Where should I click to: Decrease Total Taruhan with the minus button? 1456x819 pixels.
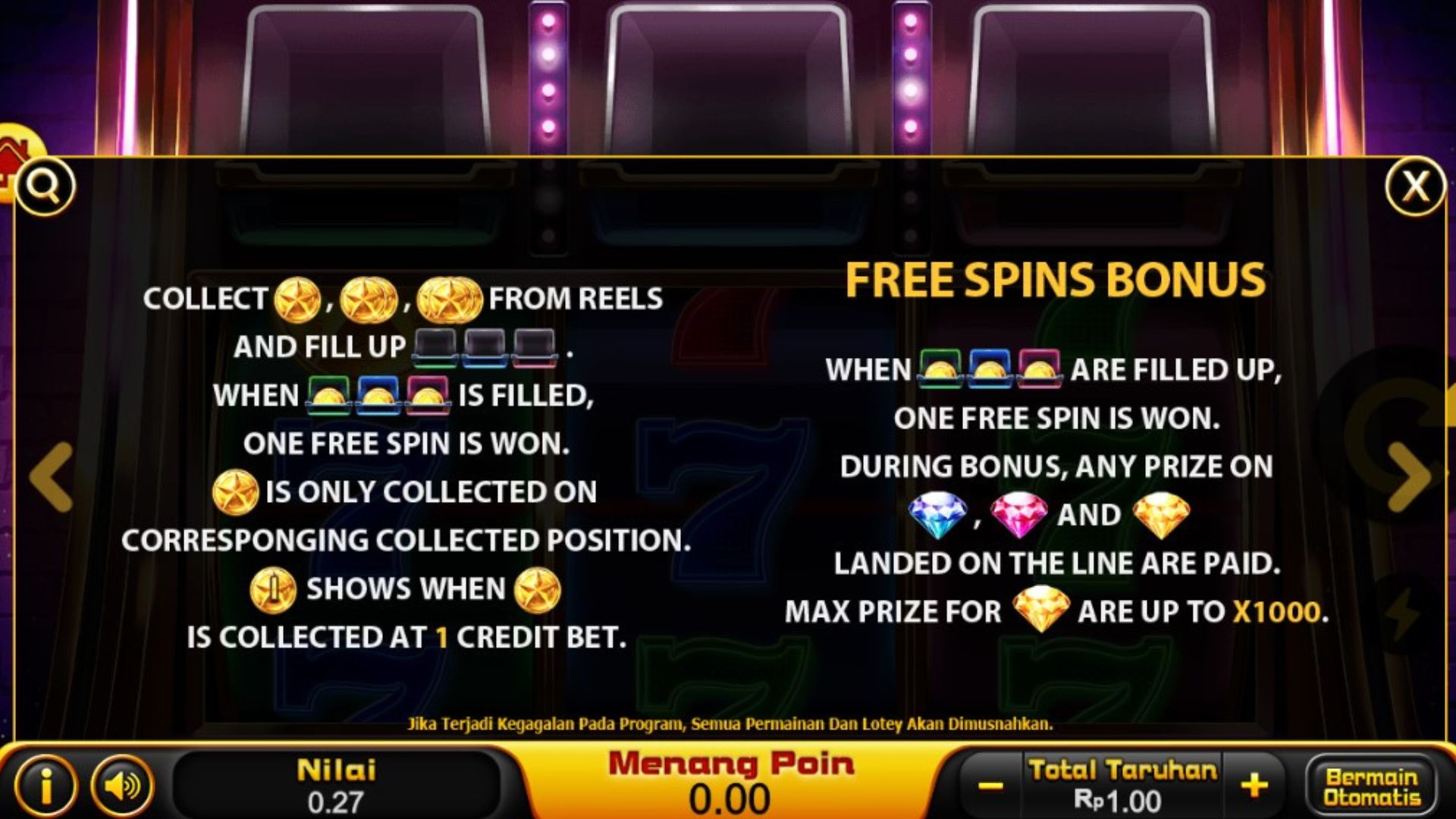click(990, 786)
